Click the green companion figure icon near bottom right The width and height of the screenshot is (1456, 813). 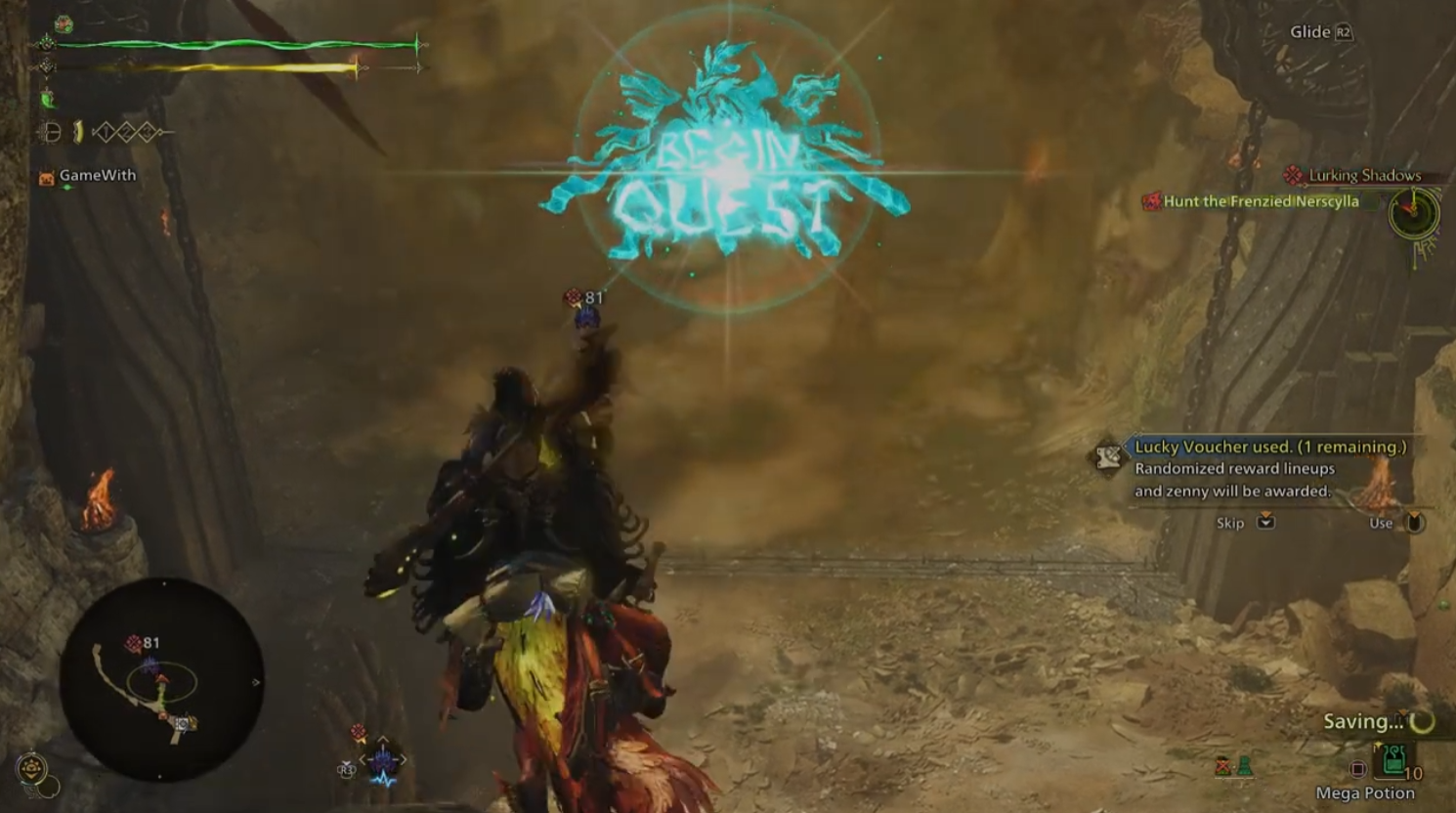[x=1245, y=766]
